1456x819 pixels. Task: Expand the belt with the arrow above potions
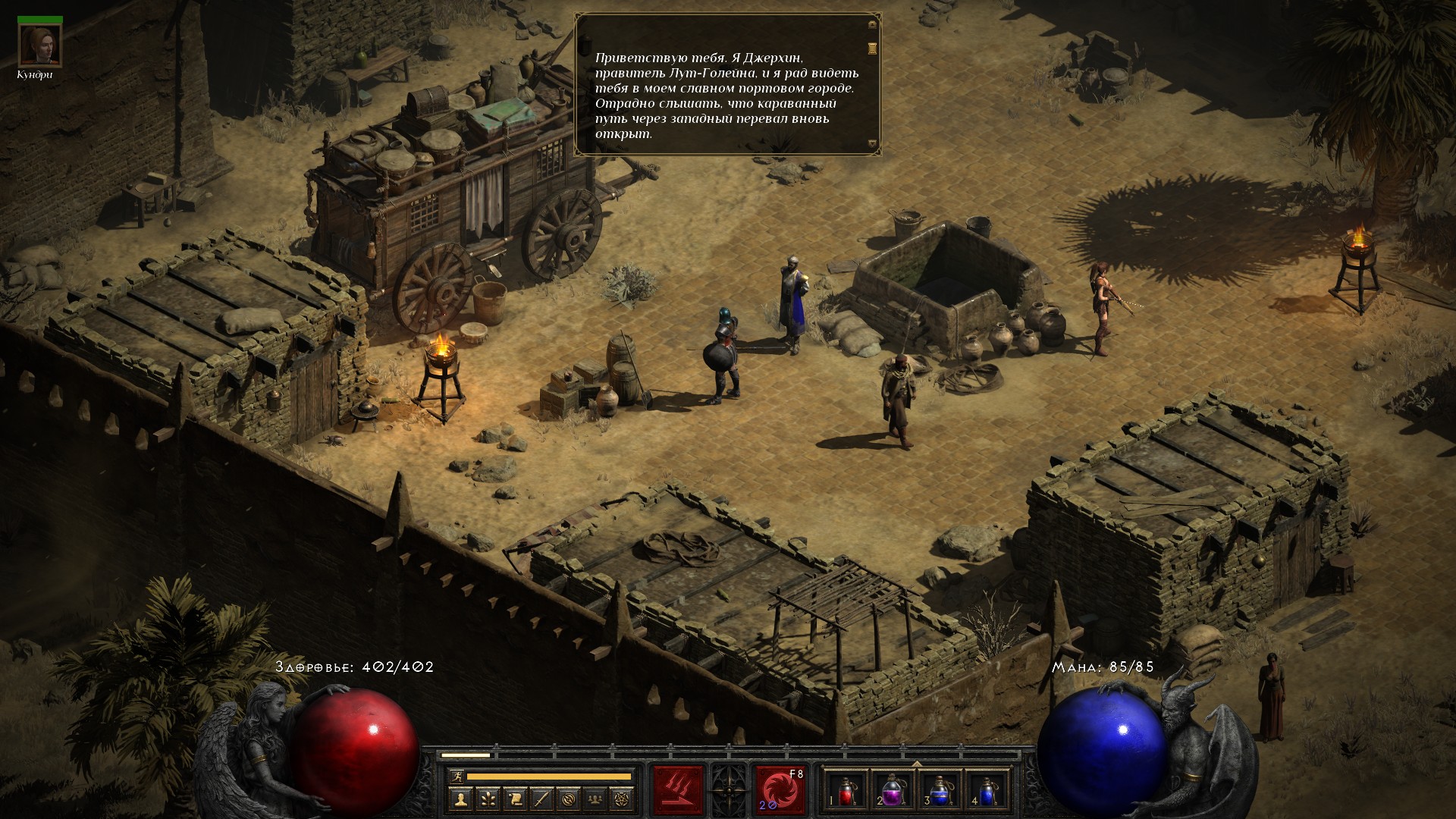tap(916, 764)
